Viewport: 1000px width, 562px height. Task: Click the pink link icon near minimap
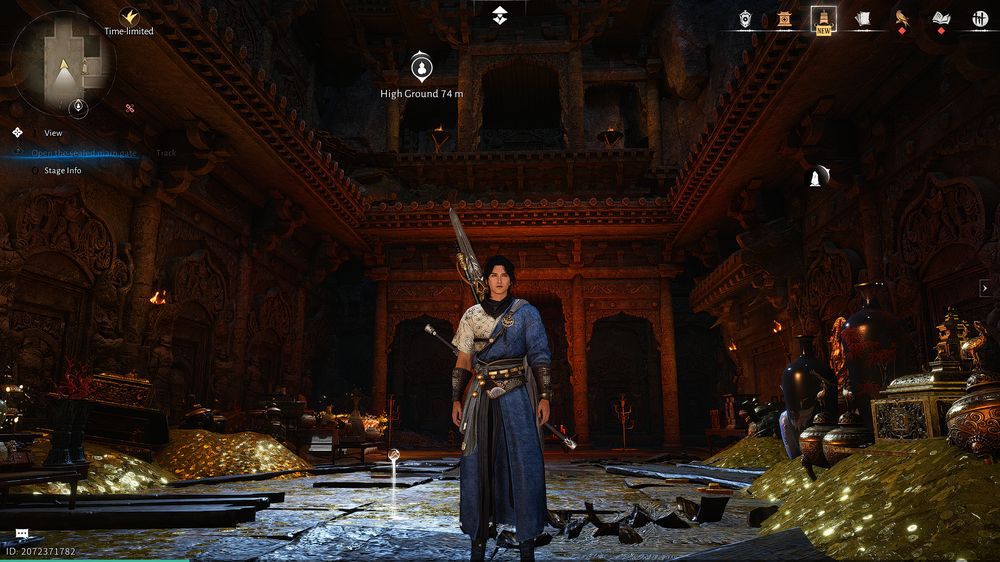[x=129, y=108]
